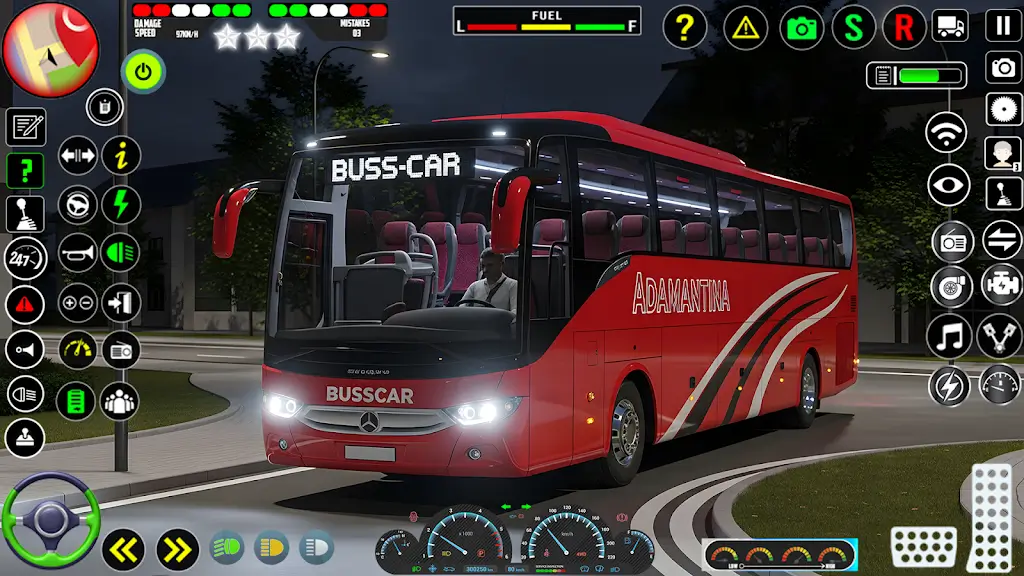Pause the game with the pause button
The image size is (1024, 576).
[x=1003, y=26]
